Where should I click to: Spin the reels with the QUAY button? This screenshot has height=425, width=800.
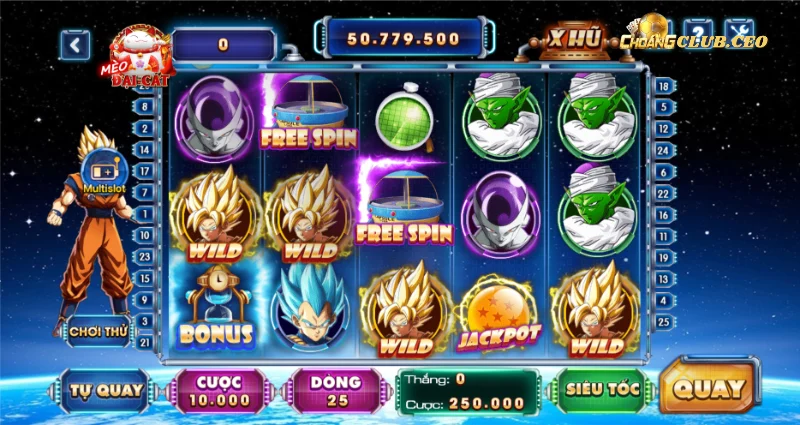[x=709, y=389]
